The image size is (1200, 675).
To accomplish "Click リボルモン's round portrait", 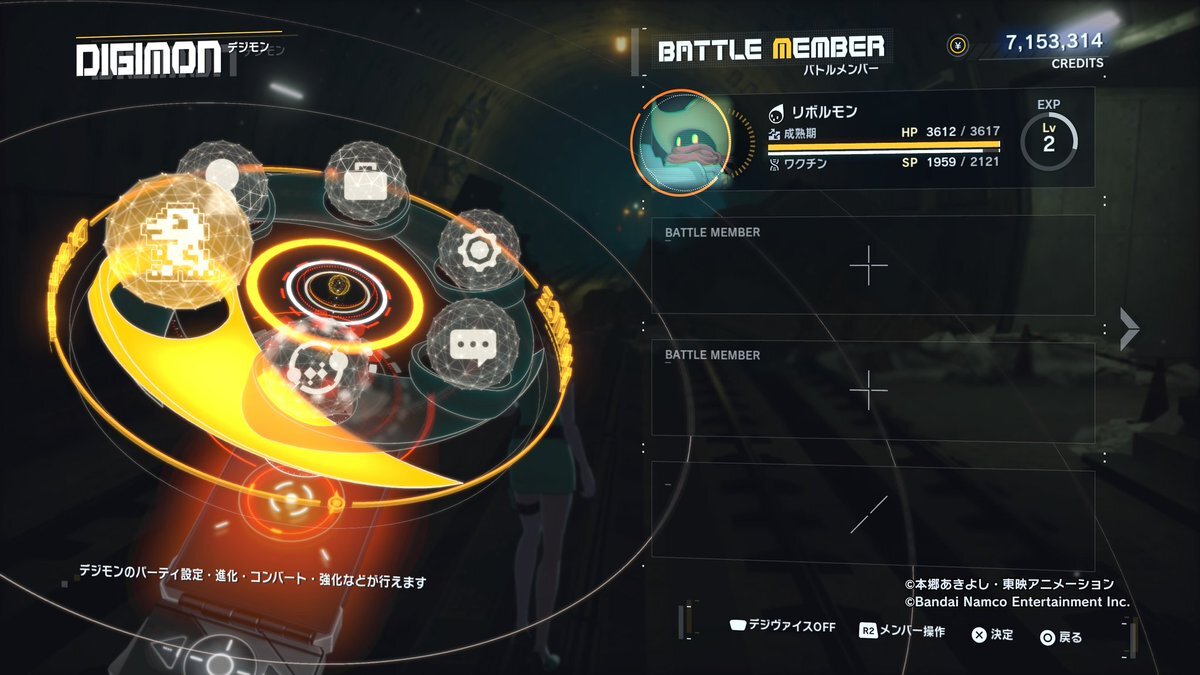I will pos(681,142).
